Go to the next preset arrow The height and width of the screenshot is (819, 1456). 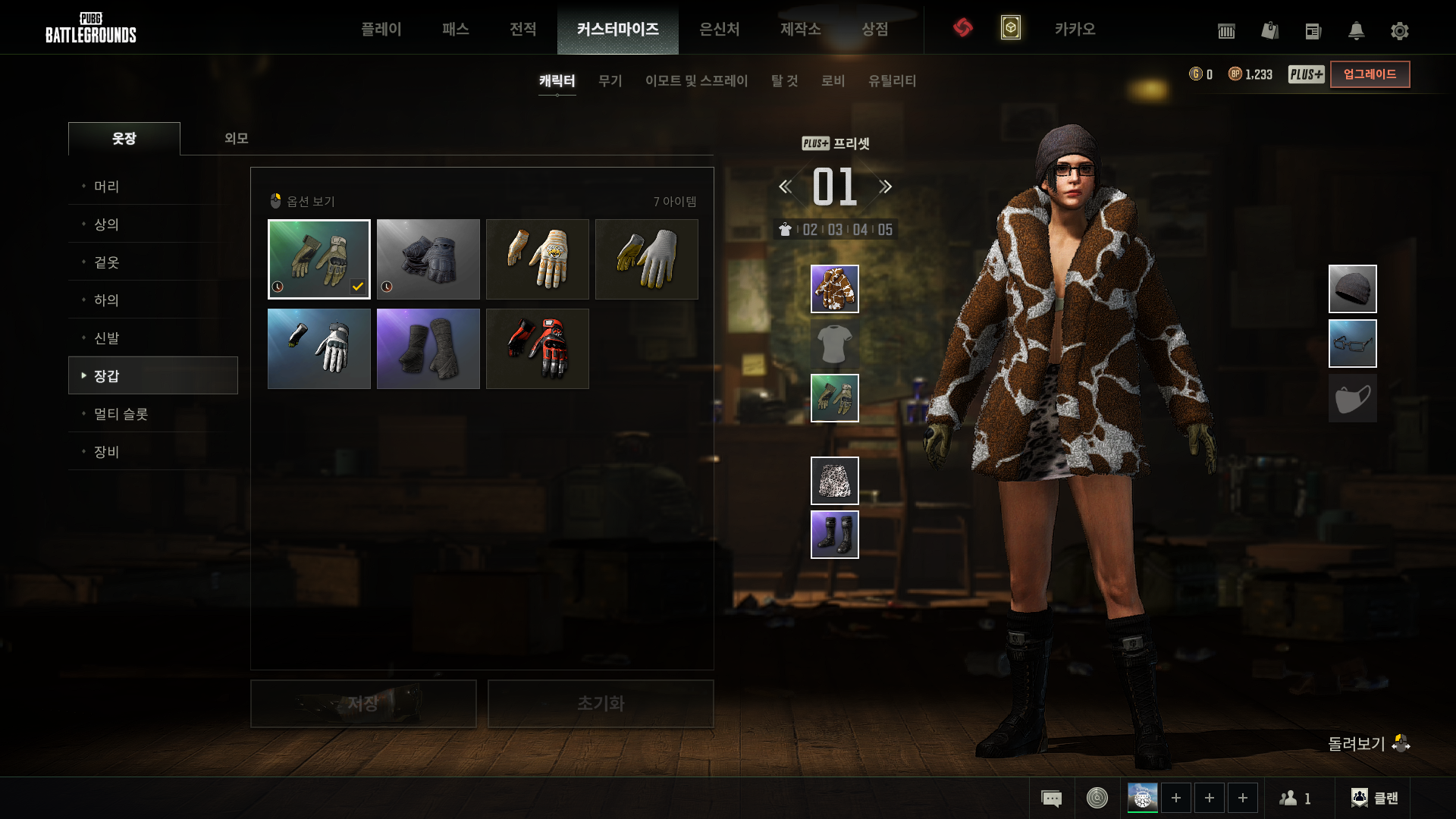tap(885, 187)
